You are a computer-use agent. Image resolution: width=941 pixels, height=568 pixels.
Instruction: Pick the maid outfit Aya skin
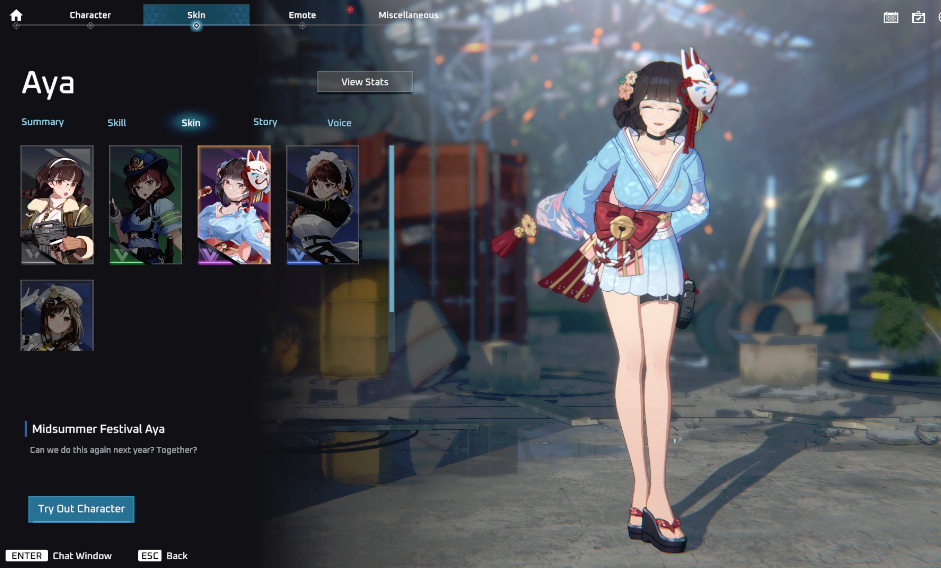click(322, 205)
